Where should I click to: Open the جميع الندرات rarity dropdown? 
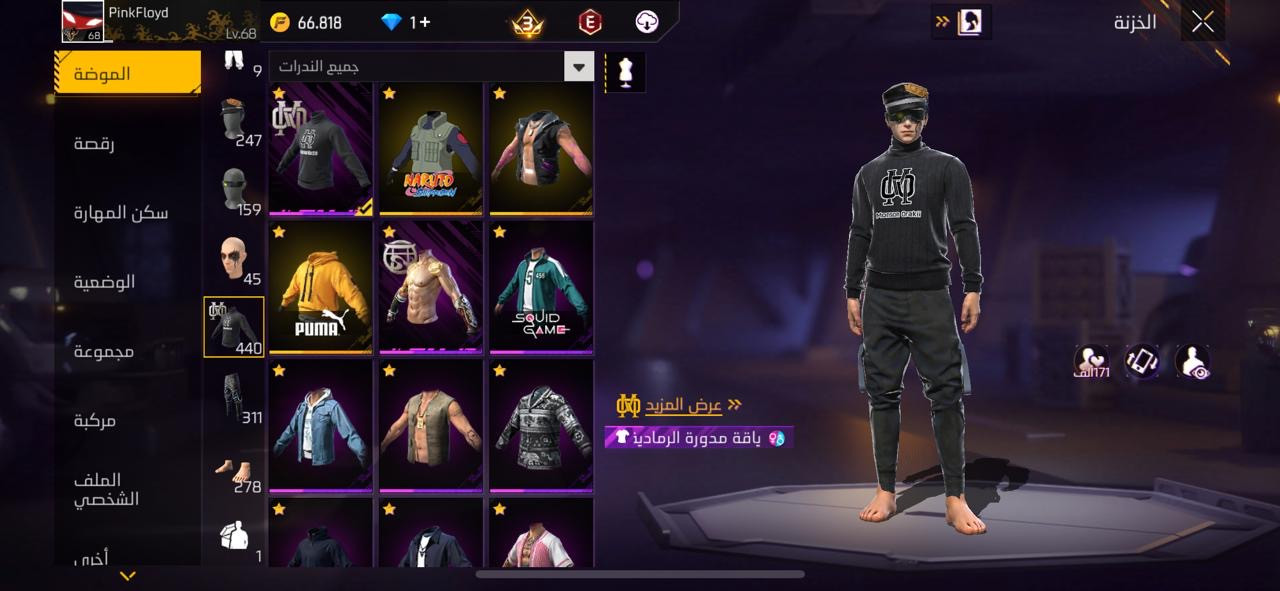(x=431, y=67)
